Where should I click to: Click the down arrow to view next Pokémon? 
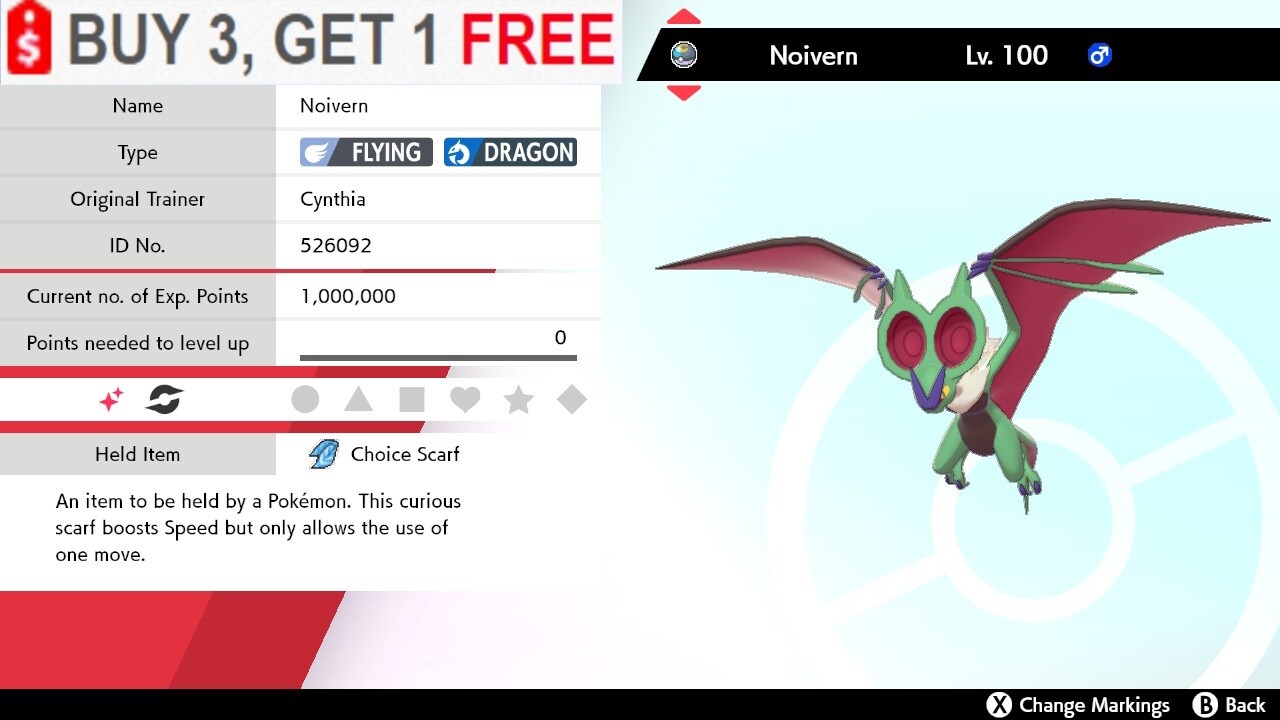[684, 94]
